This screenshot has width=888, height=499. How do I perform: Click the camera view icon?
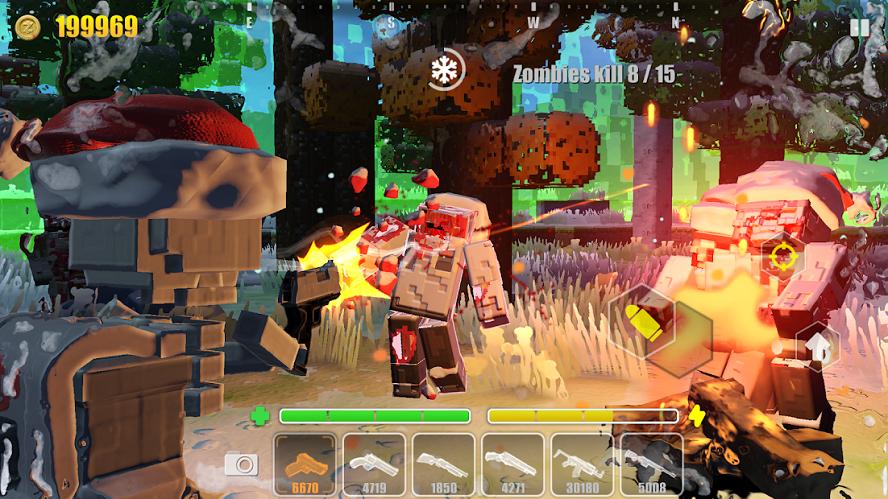(241, 464)
